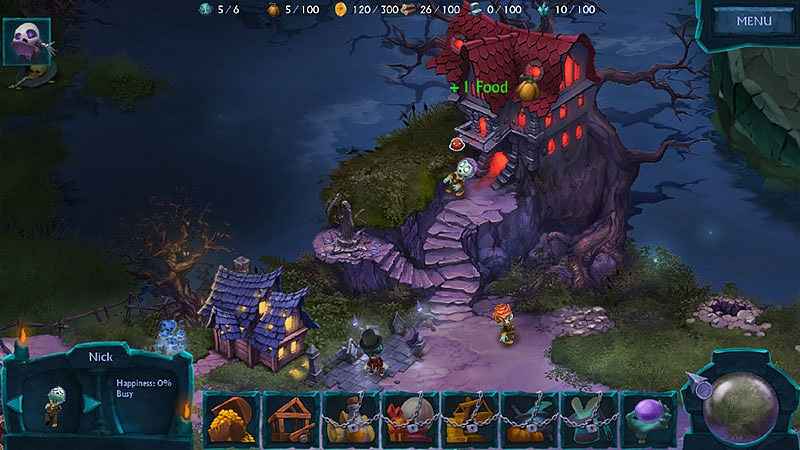Viewport: 800px width, 450px height.
Task: Select the purple crystal ball slot
Action: 648,419
